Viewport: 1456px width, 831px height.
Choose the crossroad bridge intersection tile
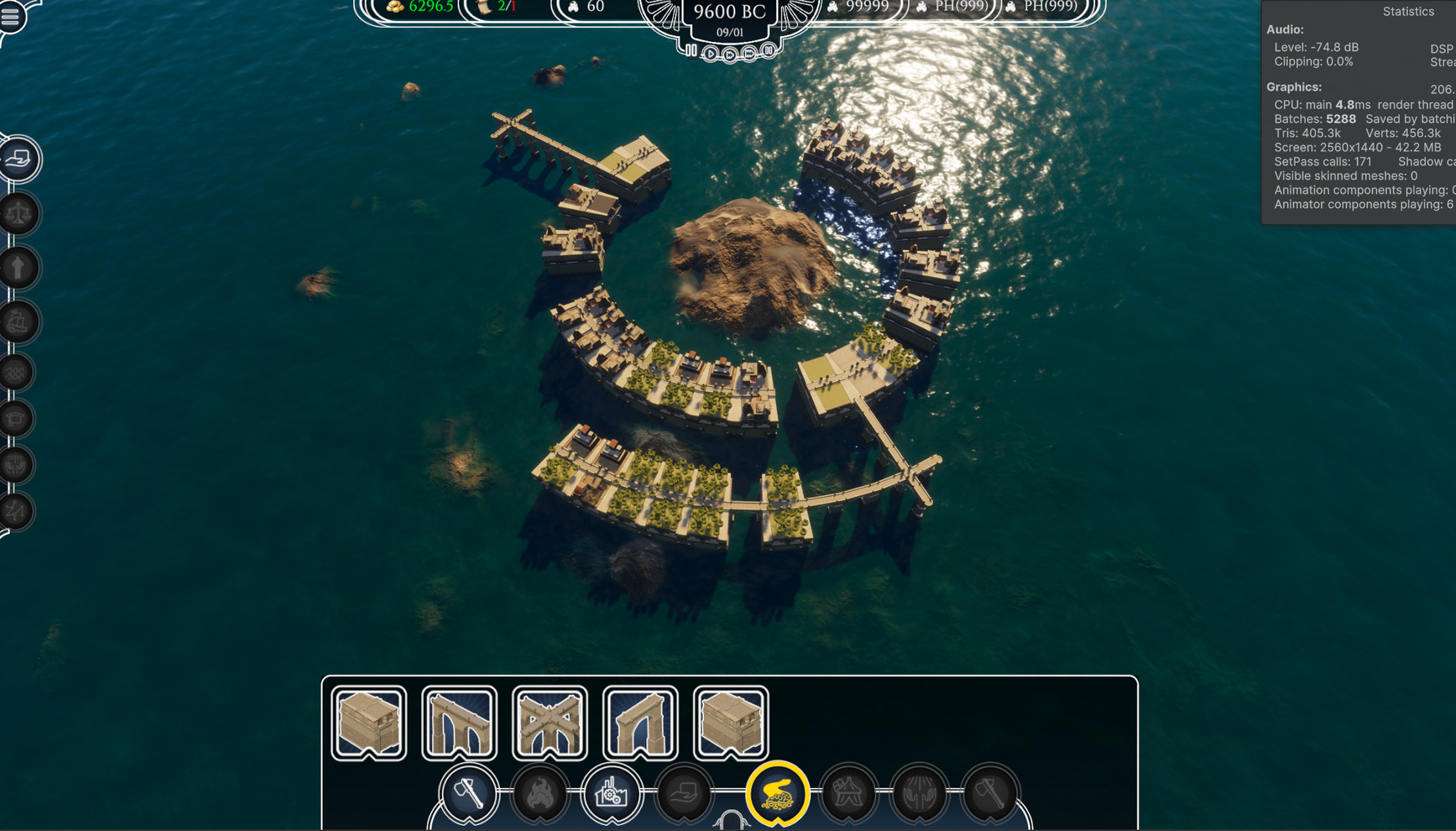tap(550, 722)
